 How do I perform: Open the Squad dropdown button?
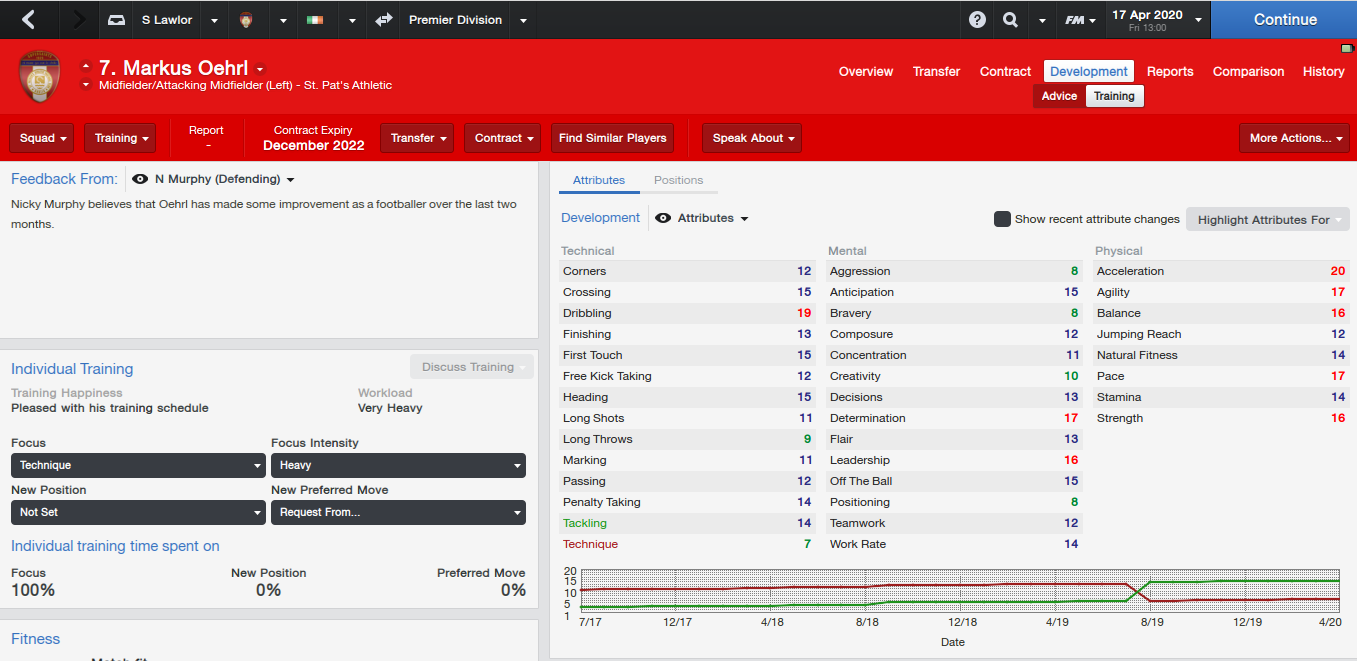tap(42, 138)
